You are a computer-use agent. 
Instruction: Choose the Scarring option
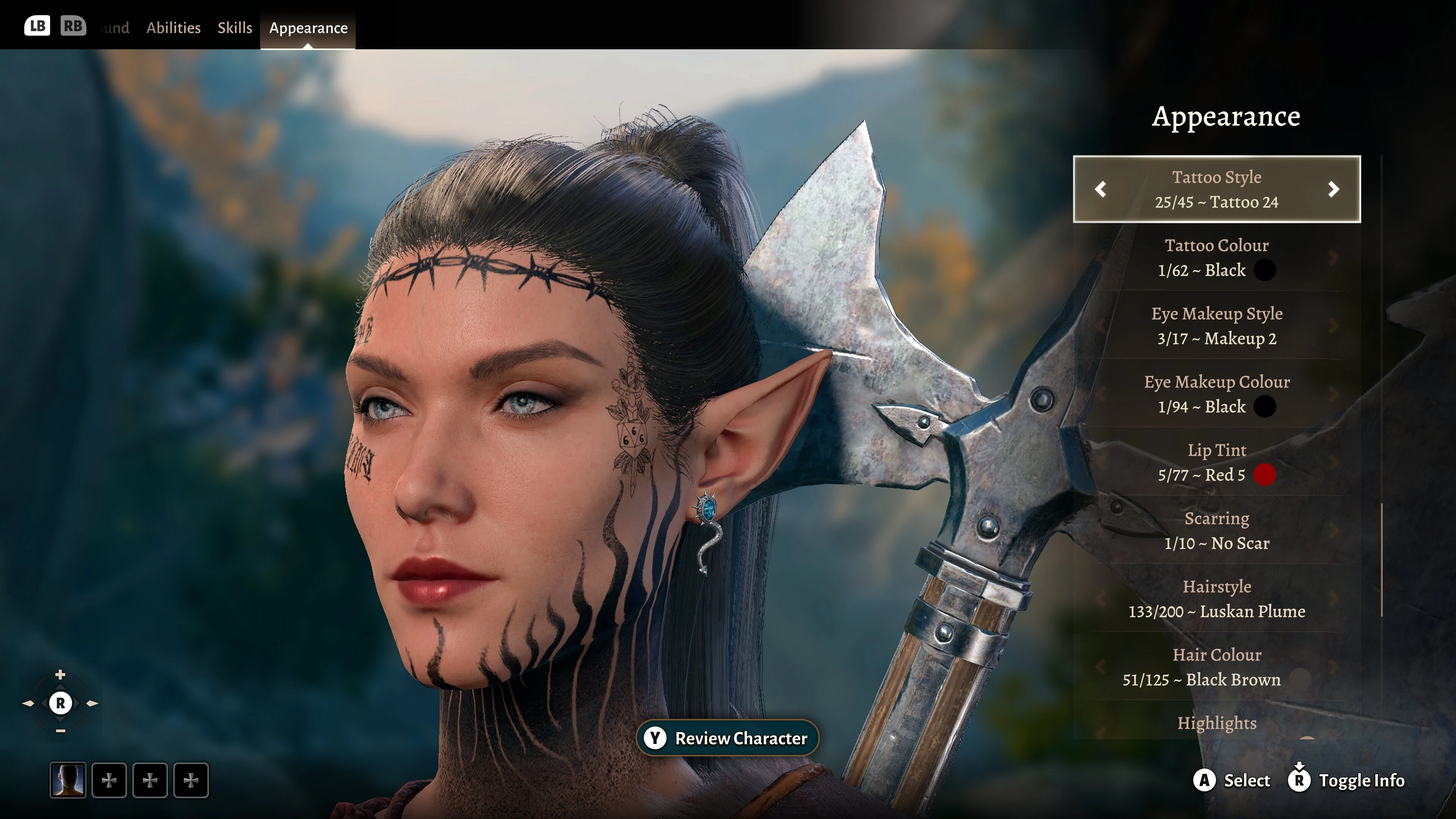[1216, 531]
